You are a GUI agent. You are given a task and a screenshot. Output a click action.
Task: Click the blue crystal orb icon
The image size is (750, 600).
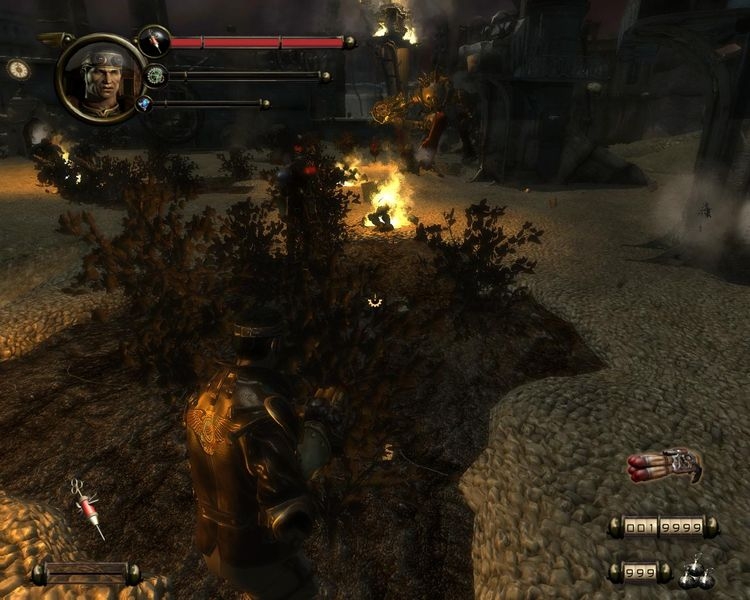(144, 102)
